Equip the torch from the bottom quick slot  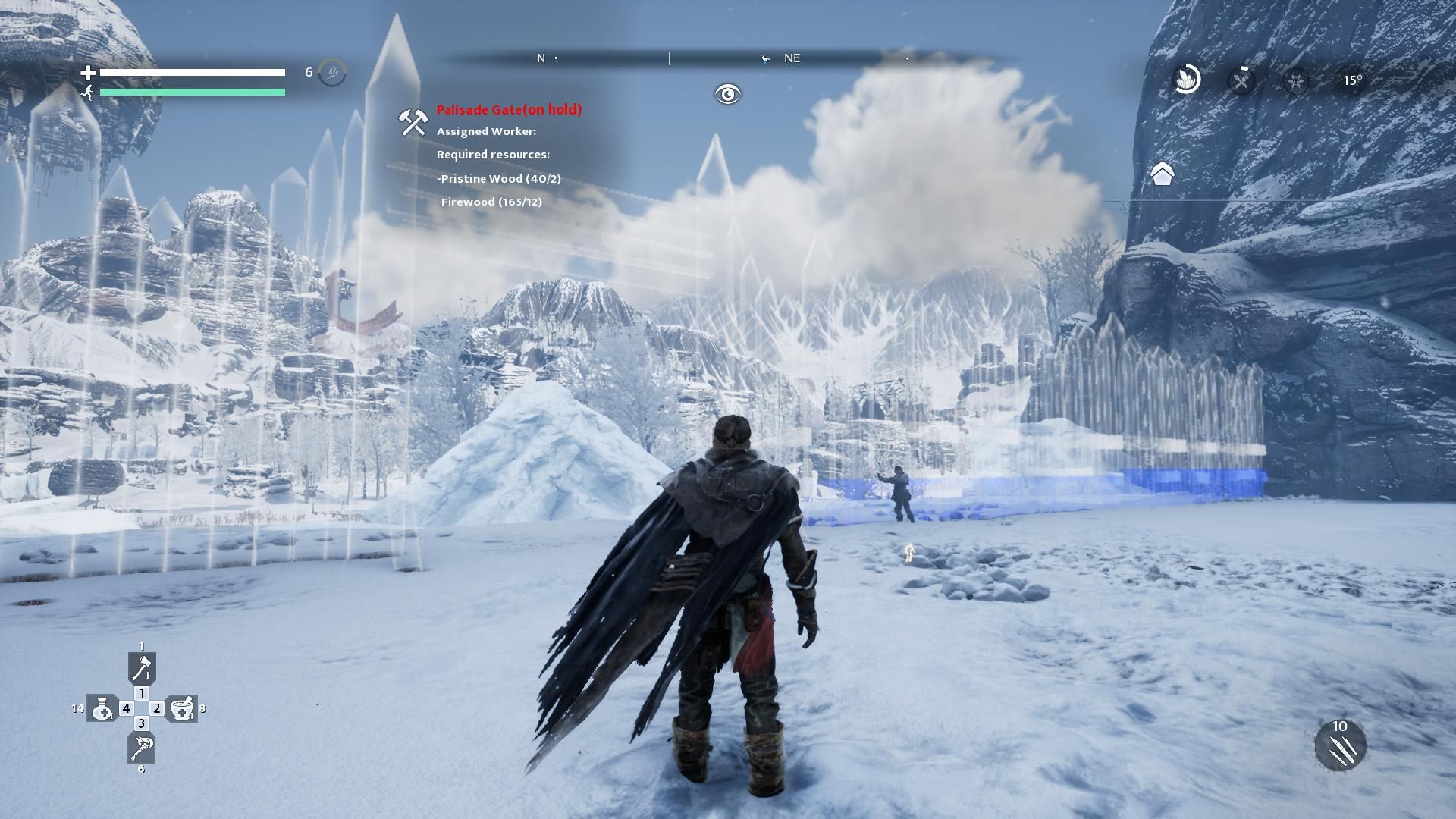[142, 748]
